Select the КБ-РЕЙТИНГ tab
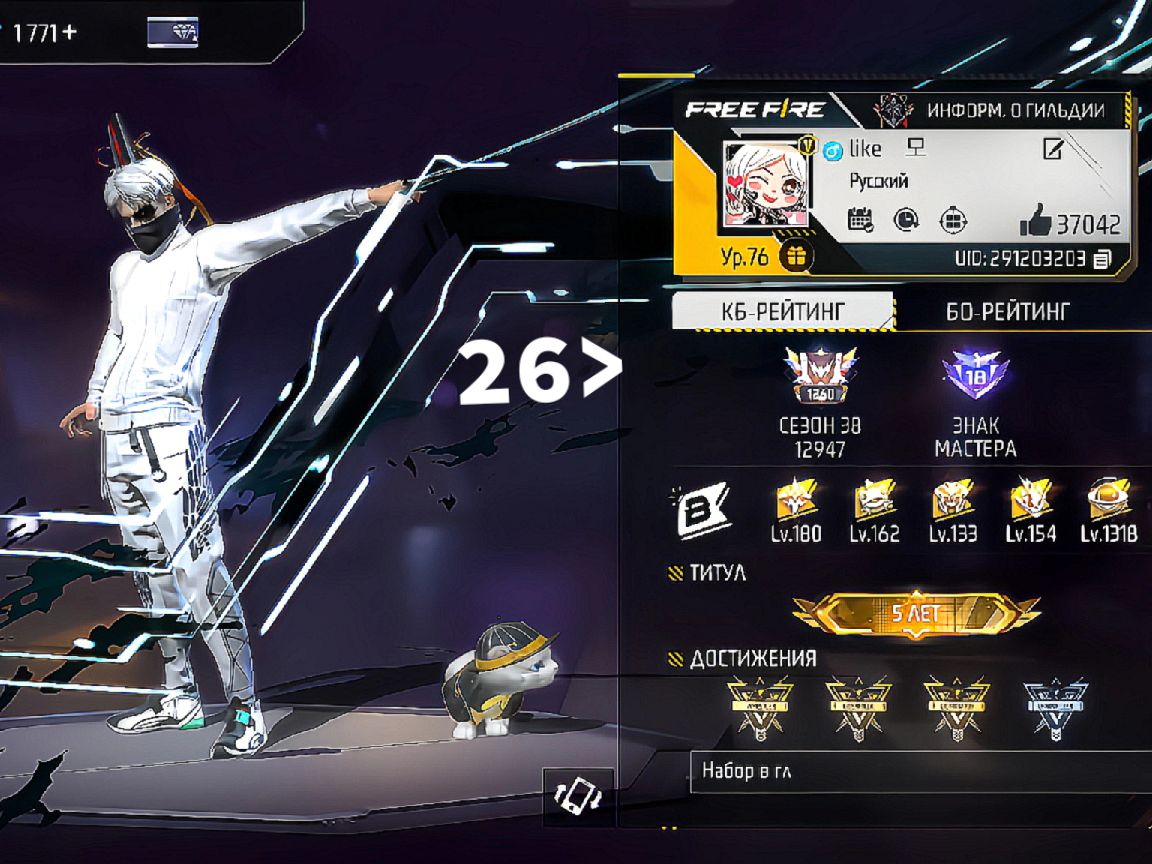Viewport: 1152px width, 864px height. pos(782,311)
